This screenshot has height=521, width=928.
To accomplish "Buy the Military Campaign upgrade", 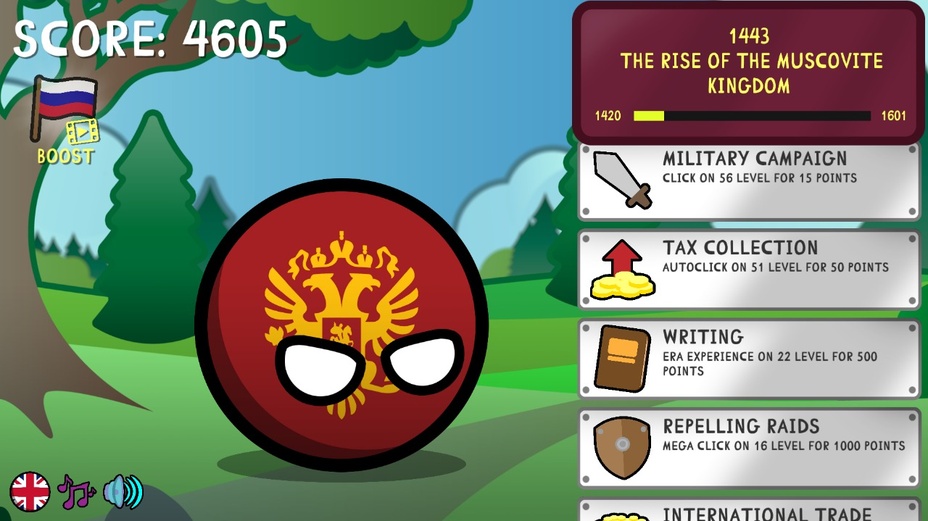I will 748,181.
